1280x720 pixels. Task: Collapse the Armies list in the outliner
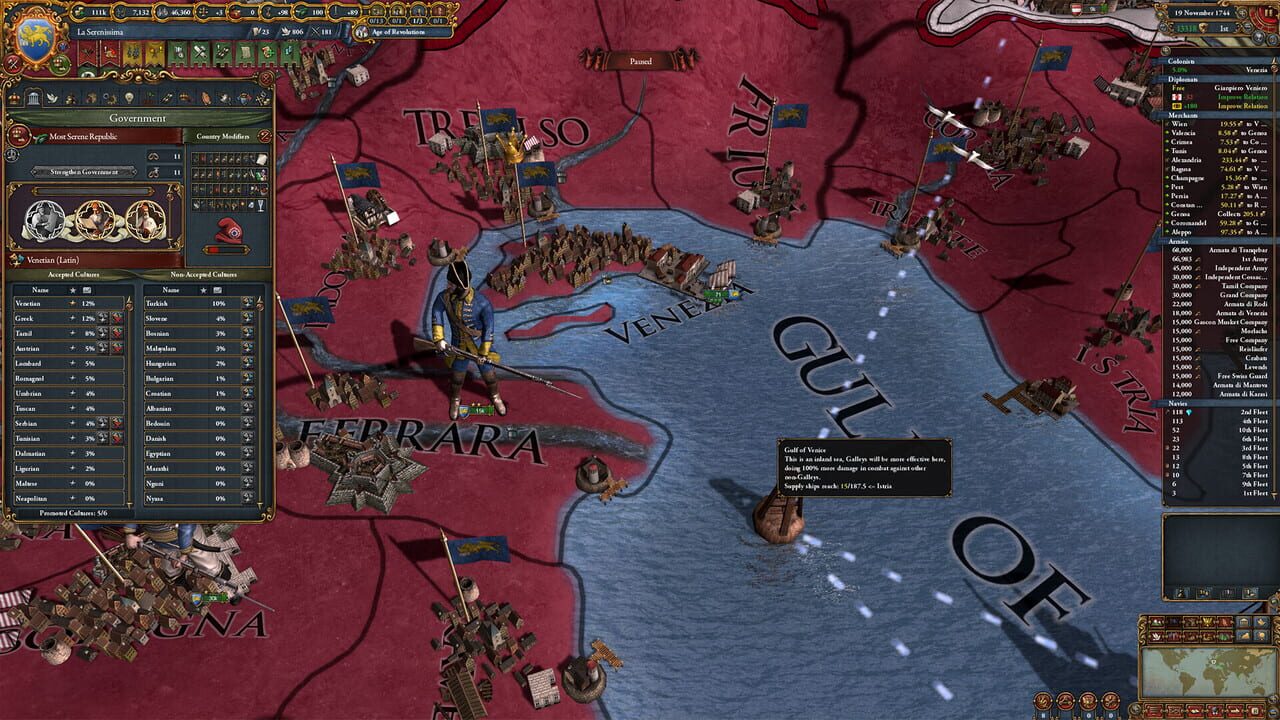click(1180, 242)
